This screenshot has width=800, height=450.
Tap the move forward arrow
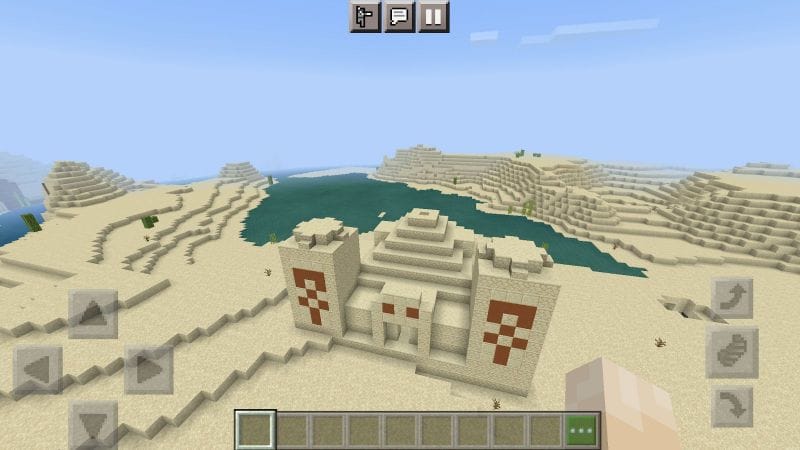(93, 314)
